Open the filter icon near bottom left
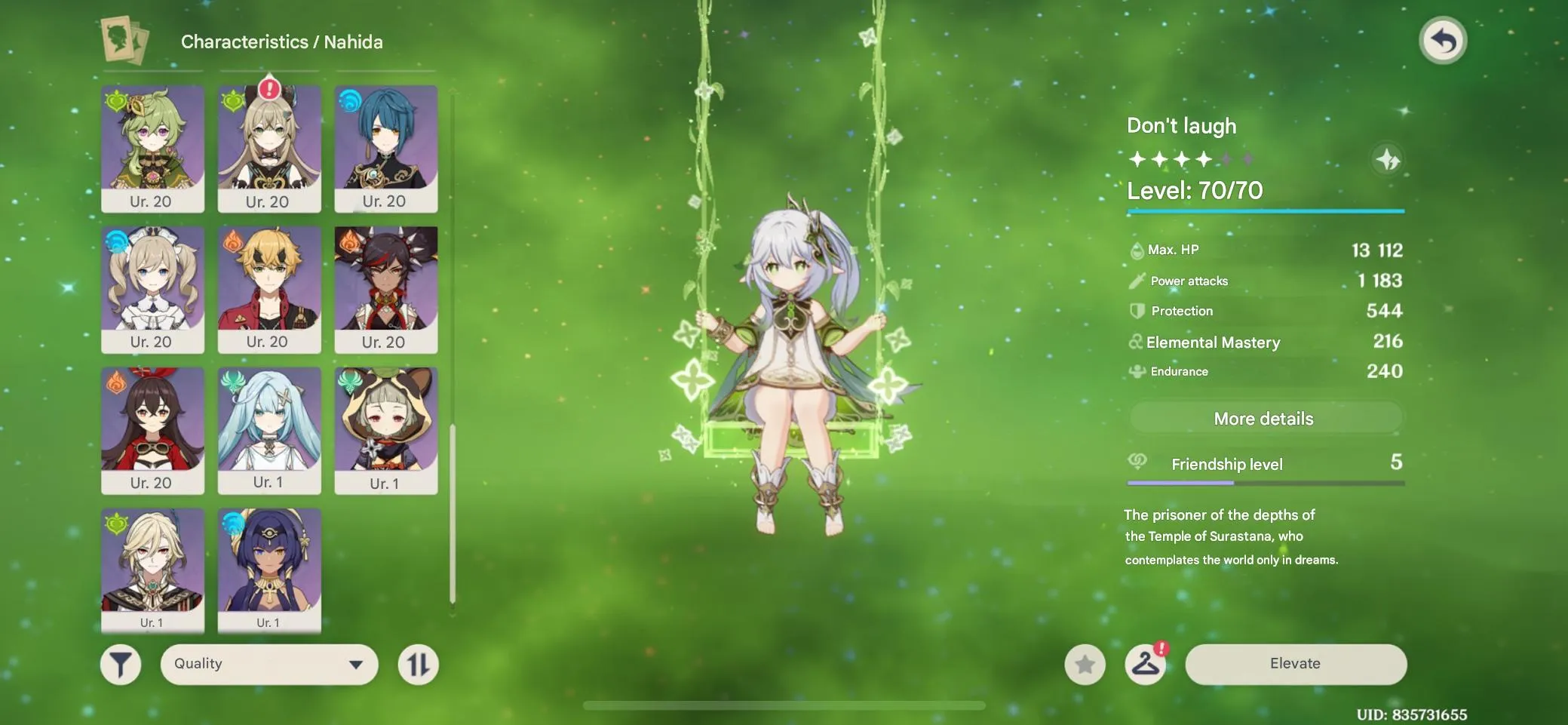 (x=121, y=664)
